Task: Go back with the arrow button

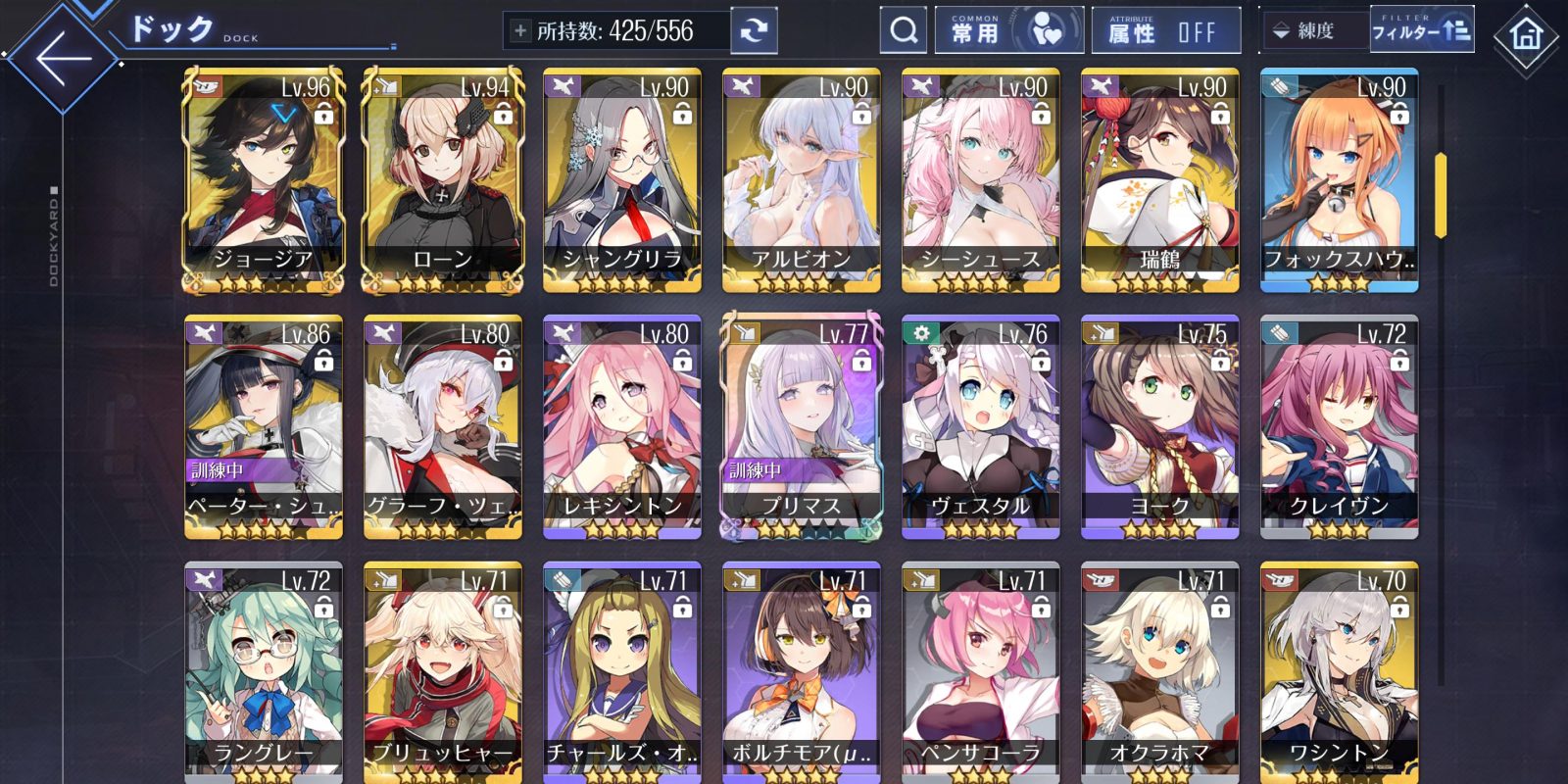Action: 62,57
